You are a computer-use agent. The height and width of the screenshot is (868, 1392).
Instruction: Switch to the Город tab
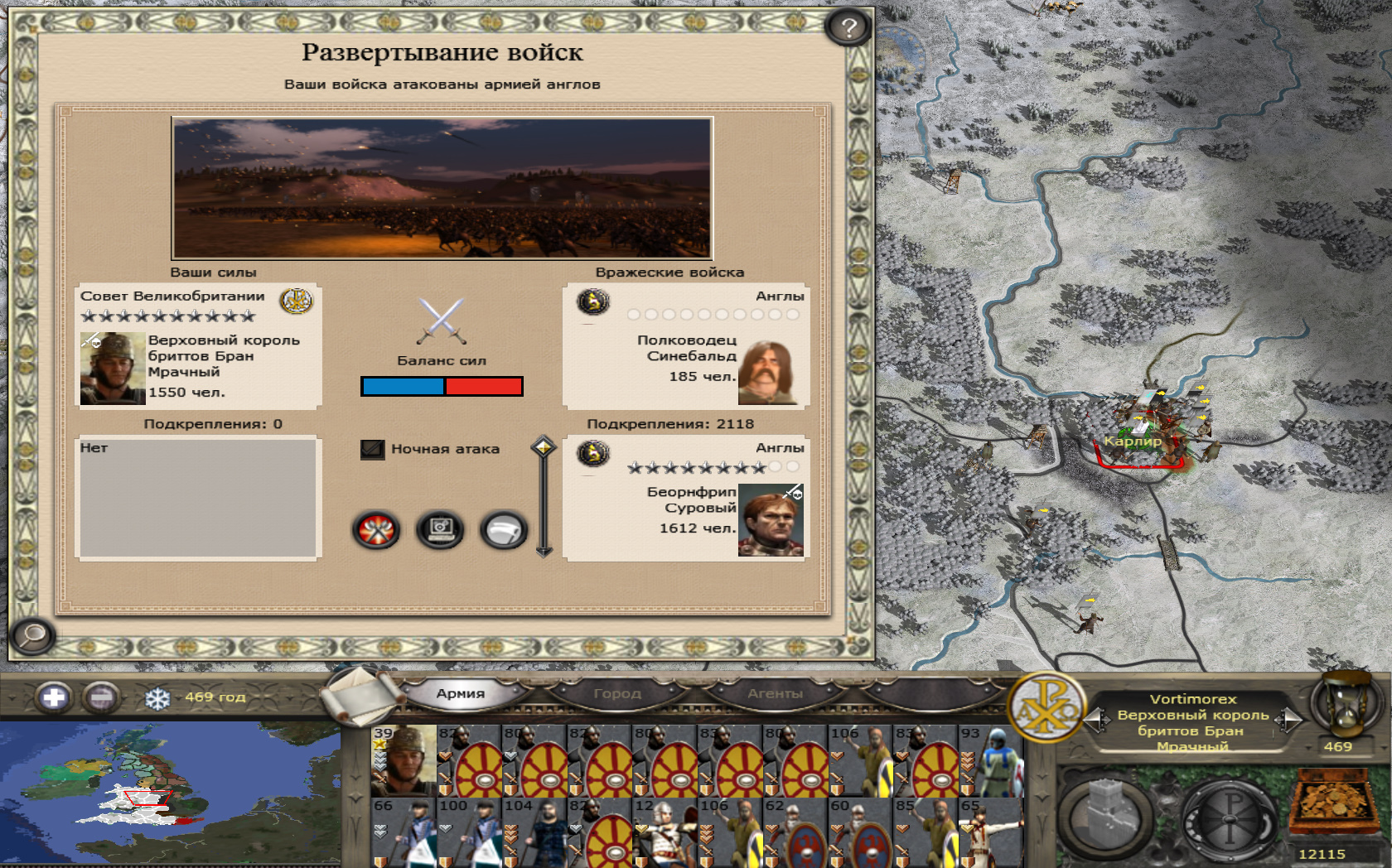(x=617, y=693)
